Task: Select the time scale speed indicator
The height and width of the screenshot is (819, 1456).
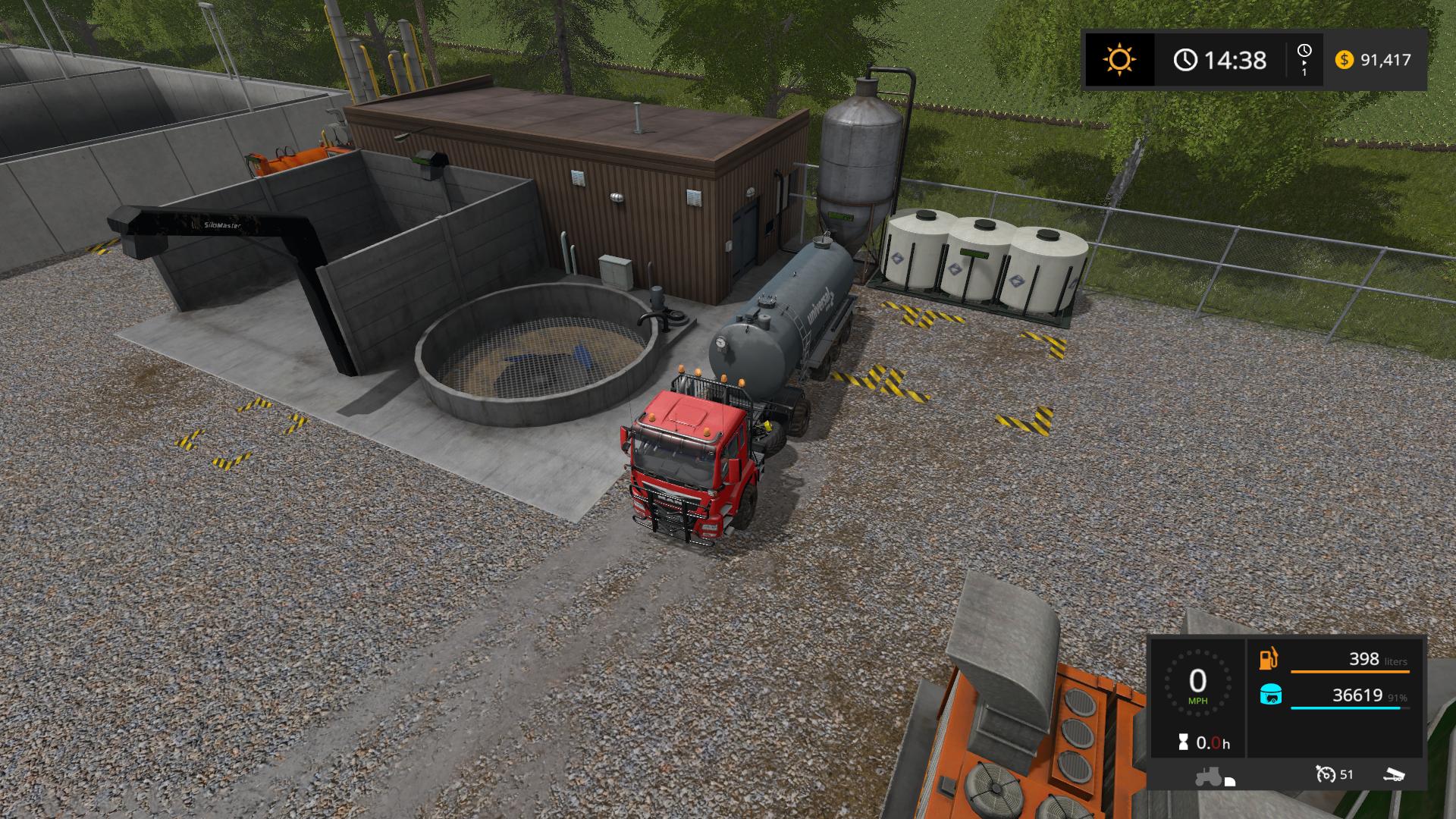Action: click(x=1304, y=59)
